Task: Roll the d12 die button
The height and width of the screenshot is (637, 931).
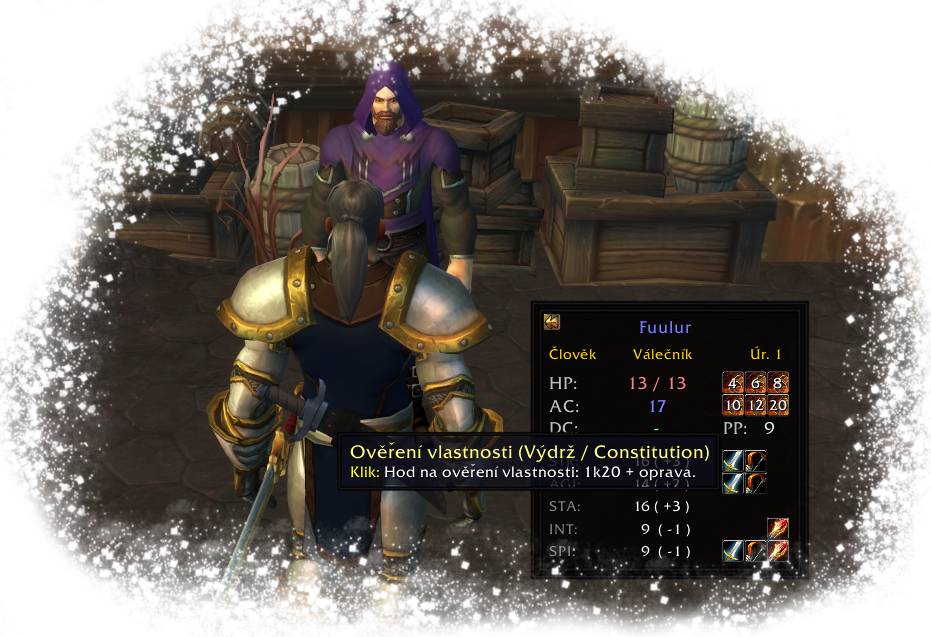Action: [x=756, y=405]
